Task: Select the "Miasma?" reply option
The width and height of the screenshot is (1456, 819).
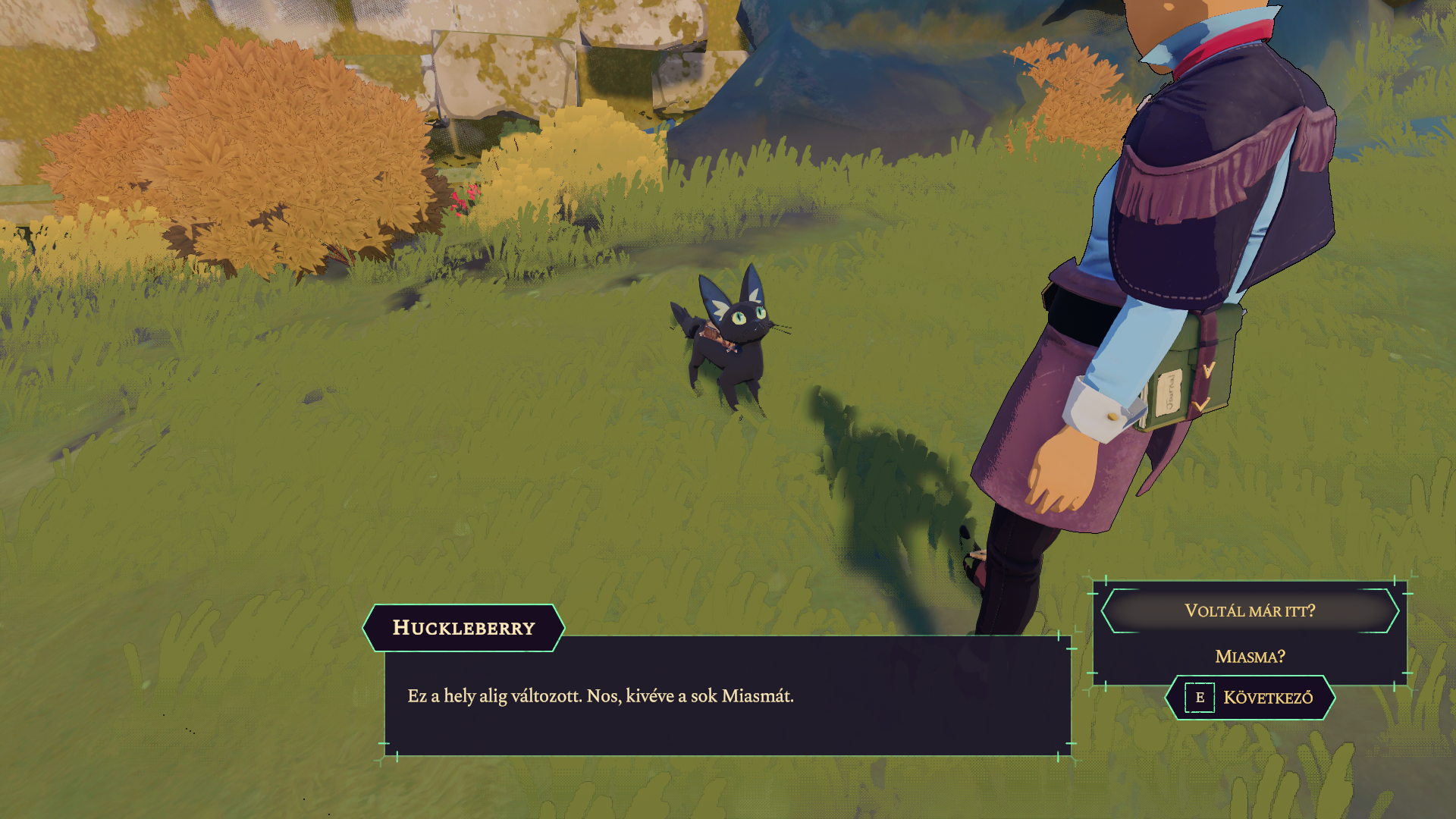Action: 1249,656
